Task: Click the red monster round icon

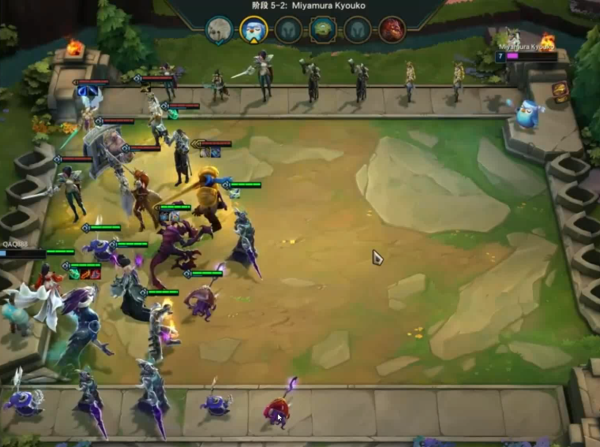Action: click(391, 30)
